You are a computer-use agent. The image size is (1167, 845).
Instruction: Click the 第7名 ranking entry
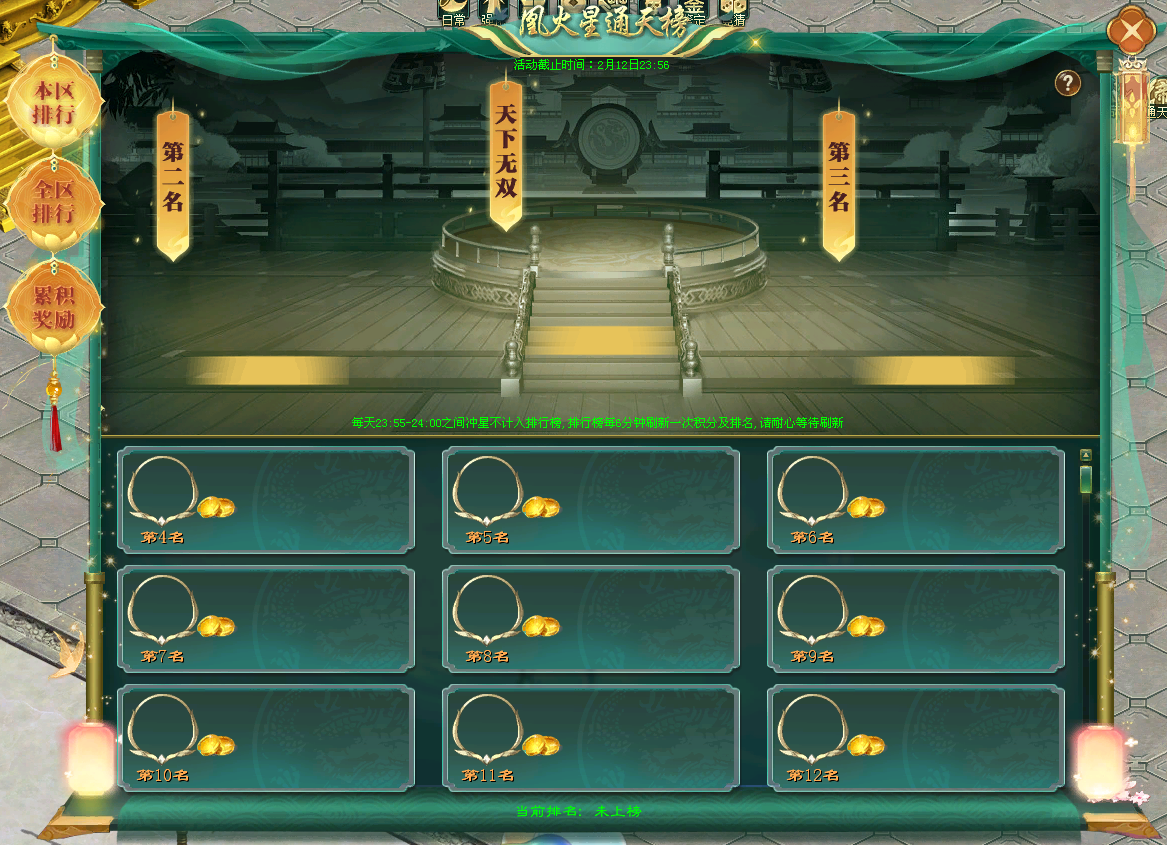point(266,618)
